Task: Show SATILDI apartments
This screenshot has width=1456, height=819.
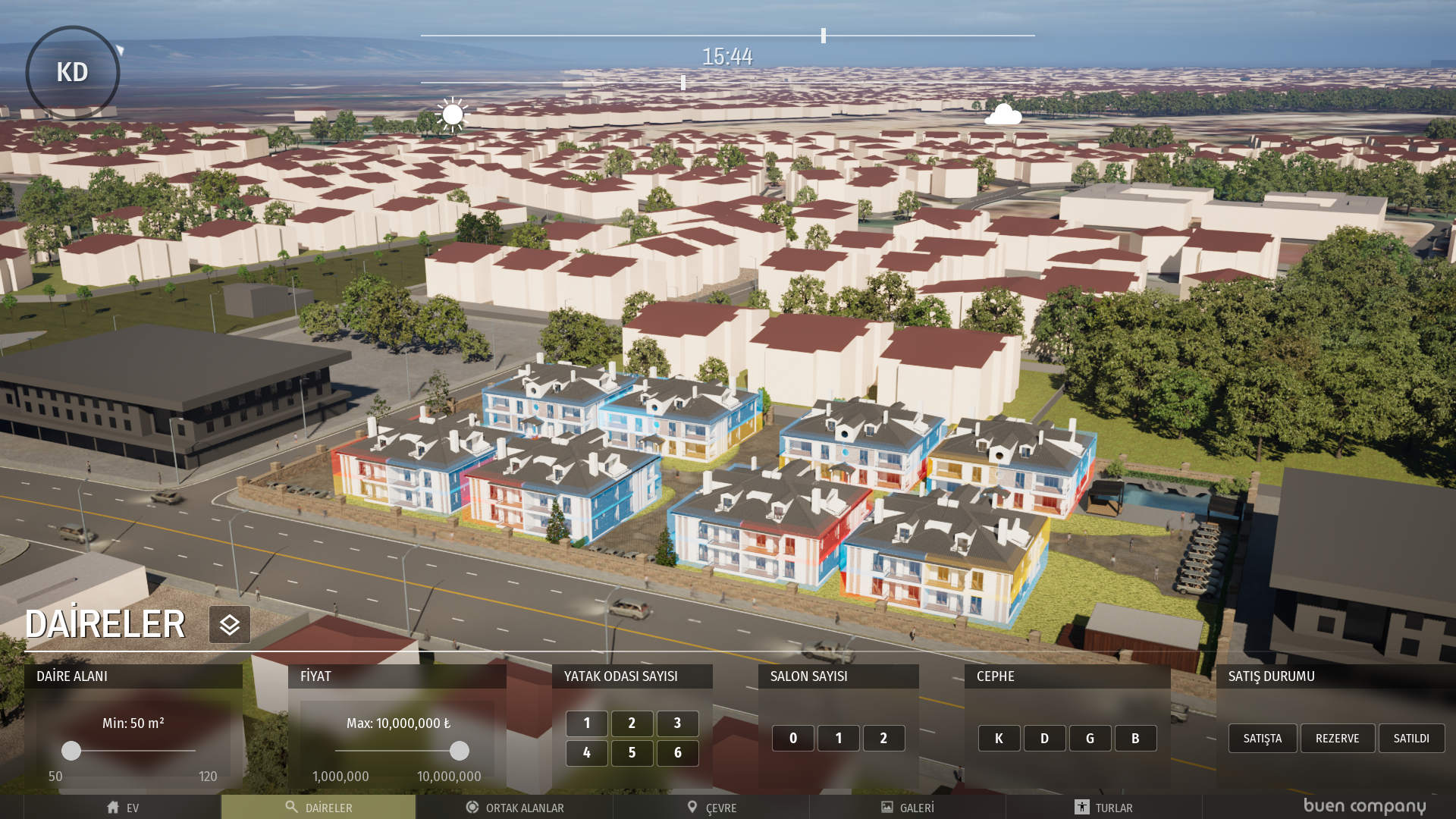Action: tap(1411, 739)
